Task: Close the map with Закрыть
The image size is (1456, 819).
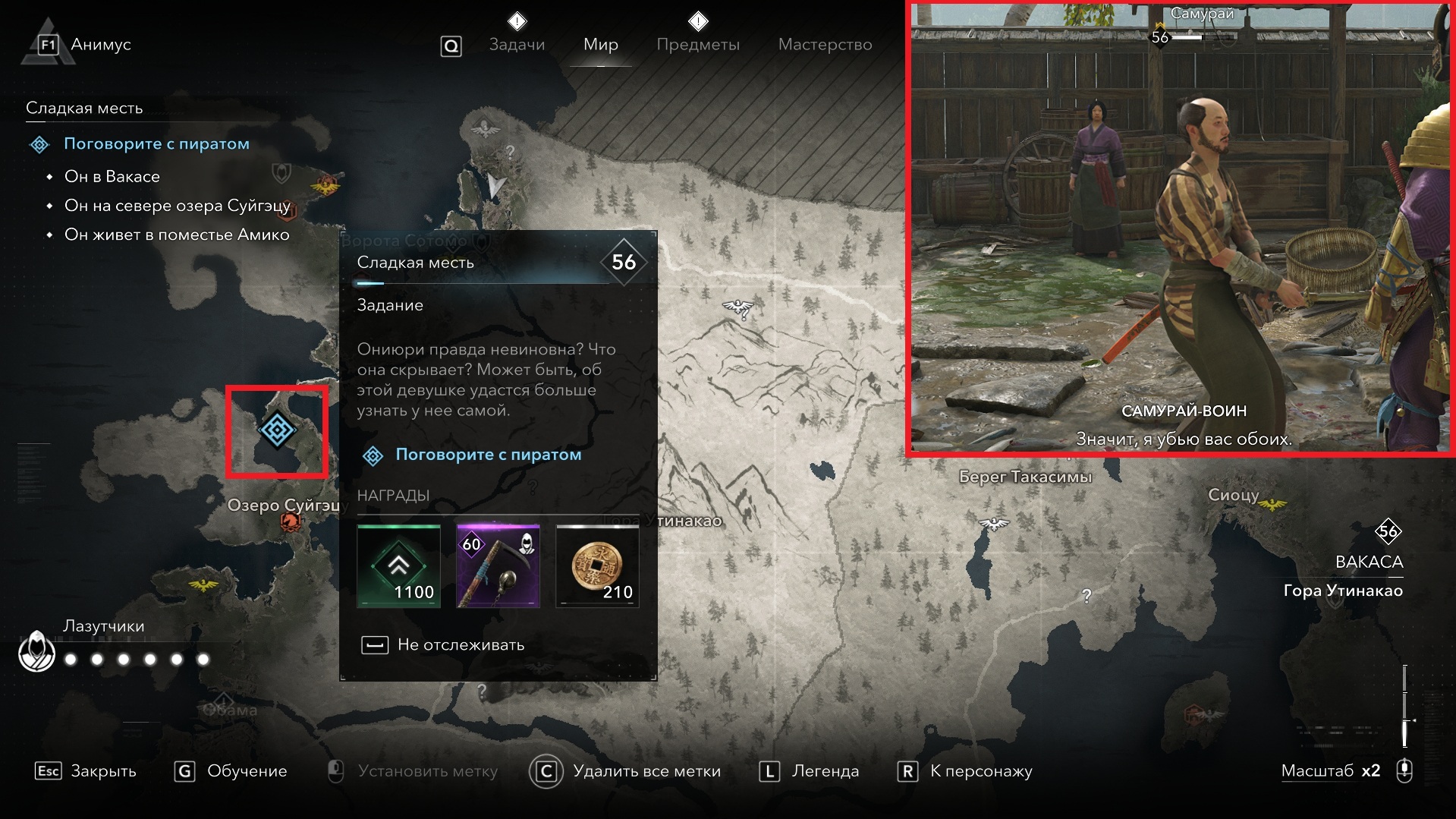Action: (x=86, y=771)
